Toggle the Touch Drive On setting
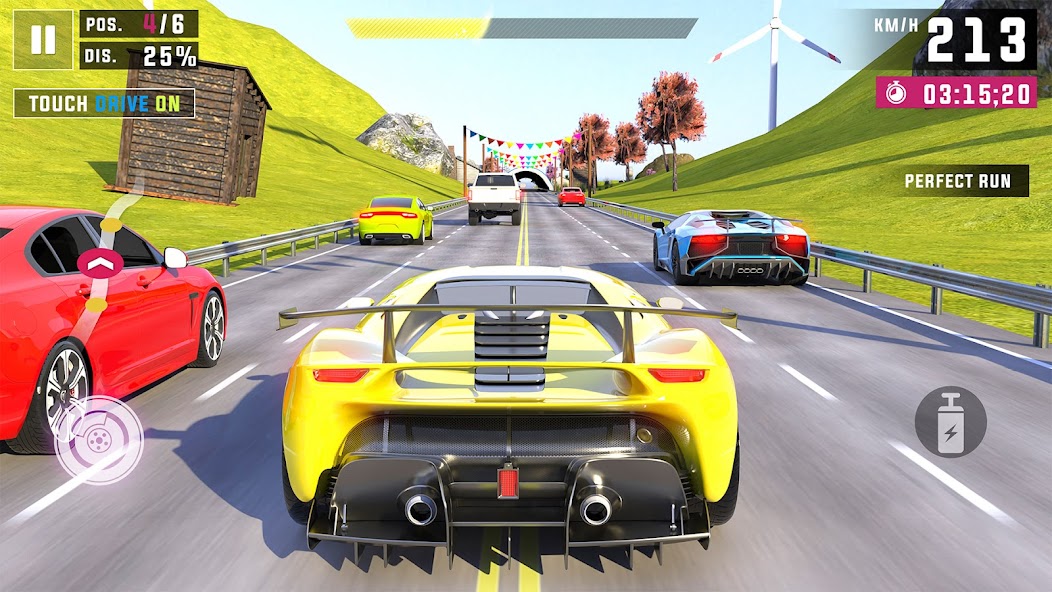The height and width of the screenshot is (592, 1052). 104,103
